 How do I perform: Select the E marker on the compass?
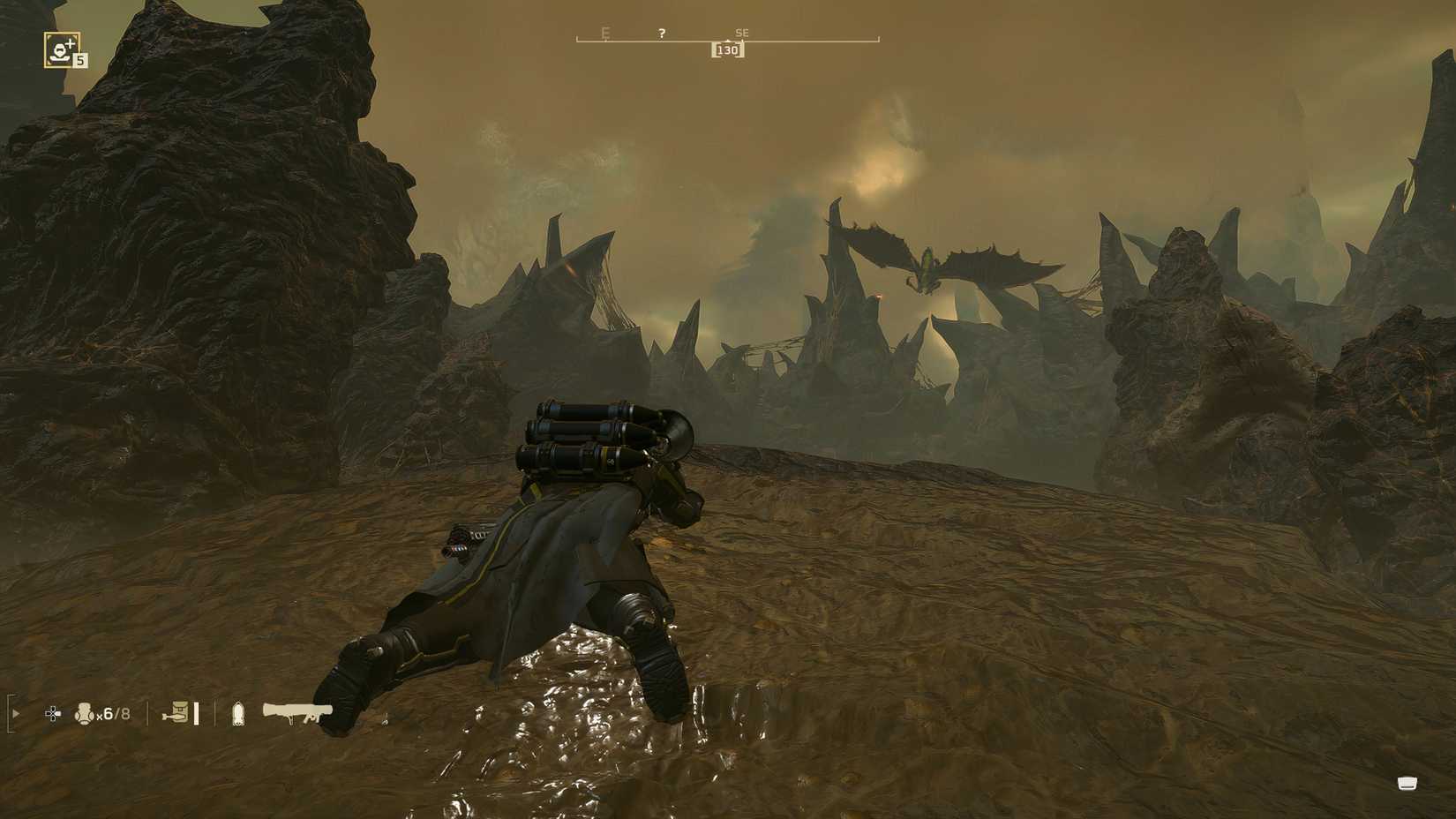tap(604, 31)
